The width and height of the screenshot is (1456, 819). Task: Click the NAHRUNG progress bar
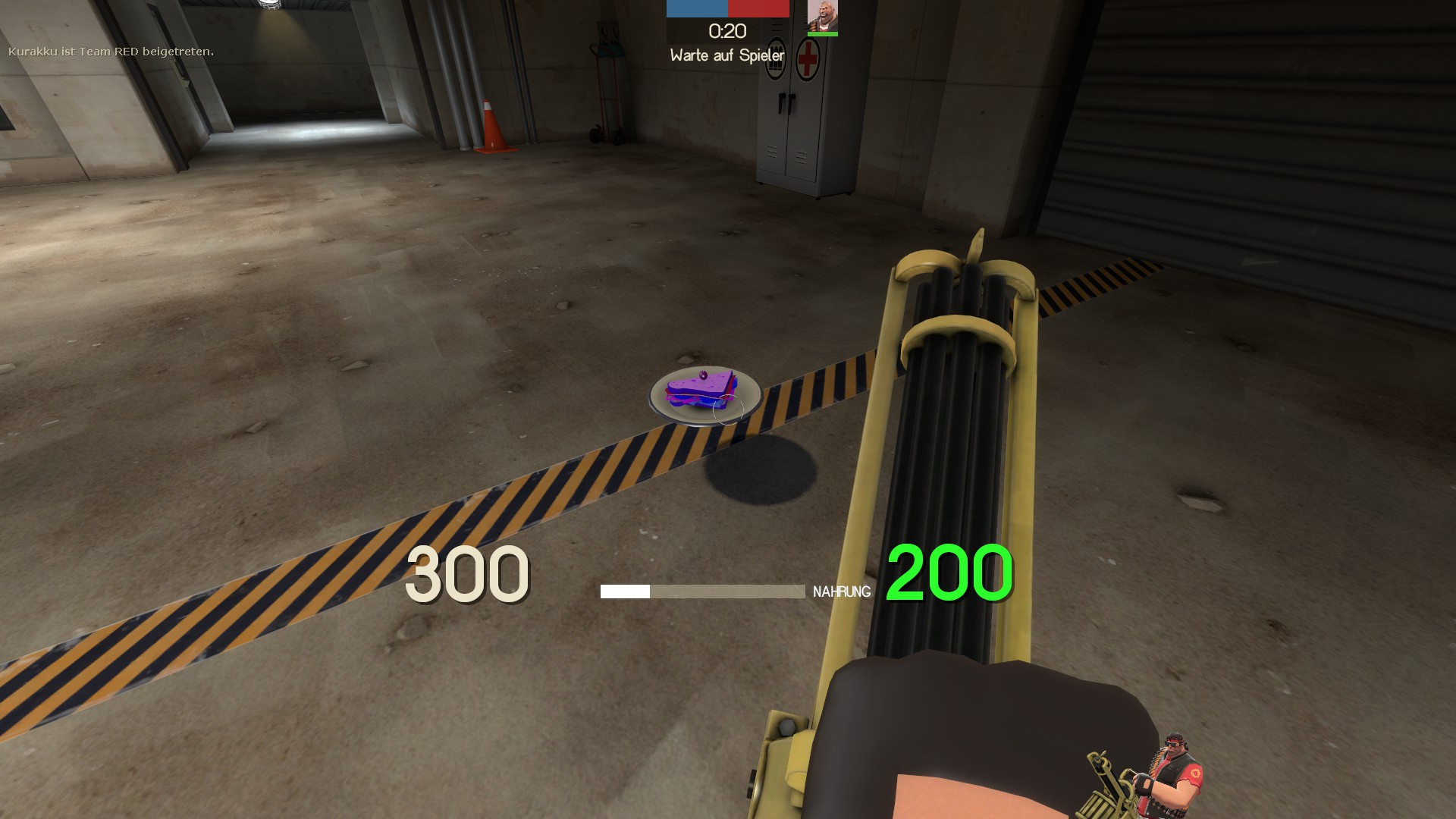(705, 590)
